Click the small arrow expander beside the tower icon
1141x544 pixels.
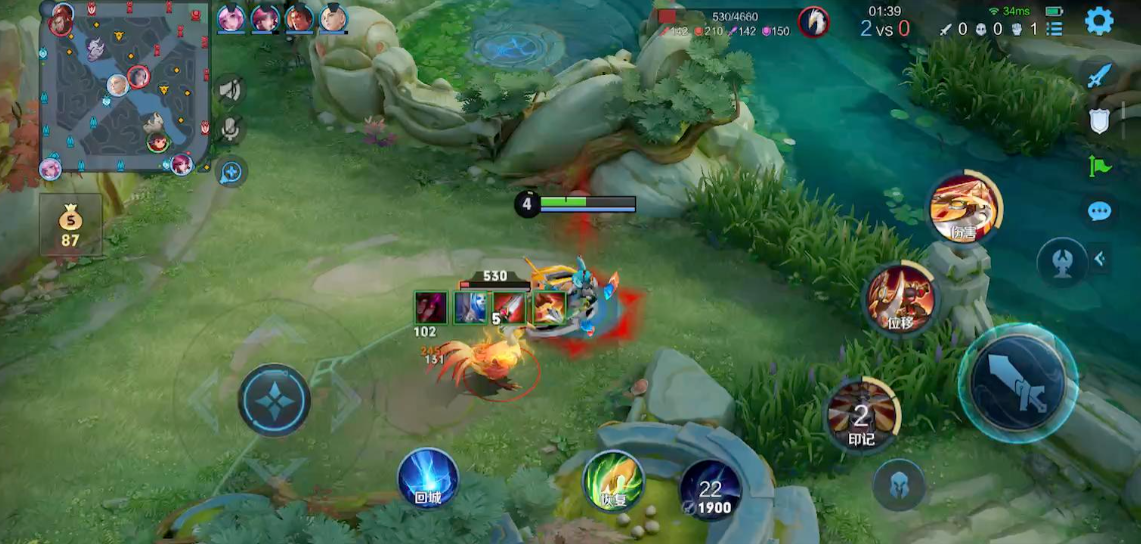1099,260
